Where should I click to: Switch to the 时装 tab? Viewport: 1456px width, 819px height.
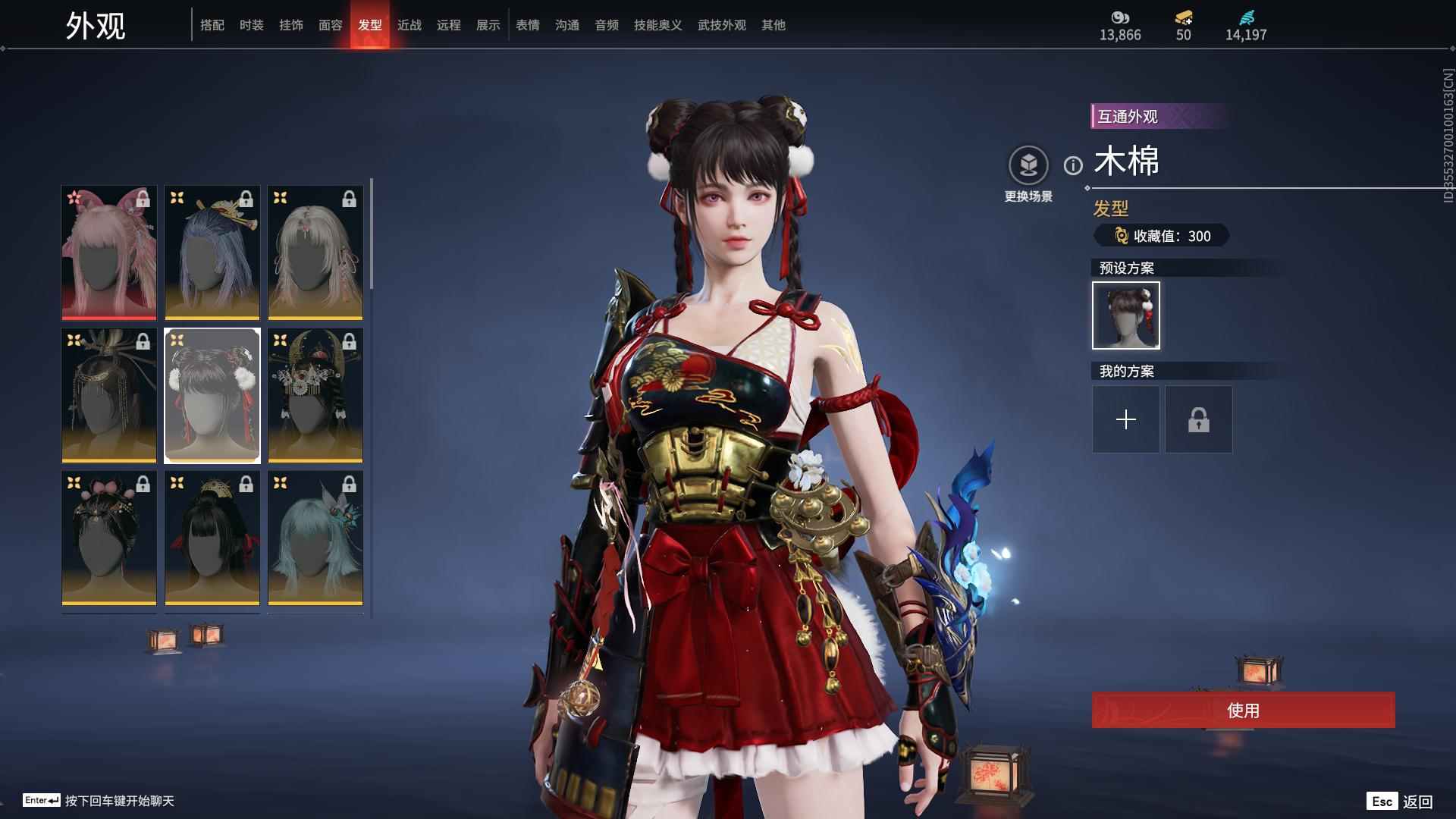pyautogui.click(x=252, y=24)
